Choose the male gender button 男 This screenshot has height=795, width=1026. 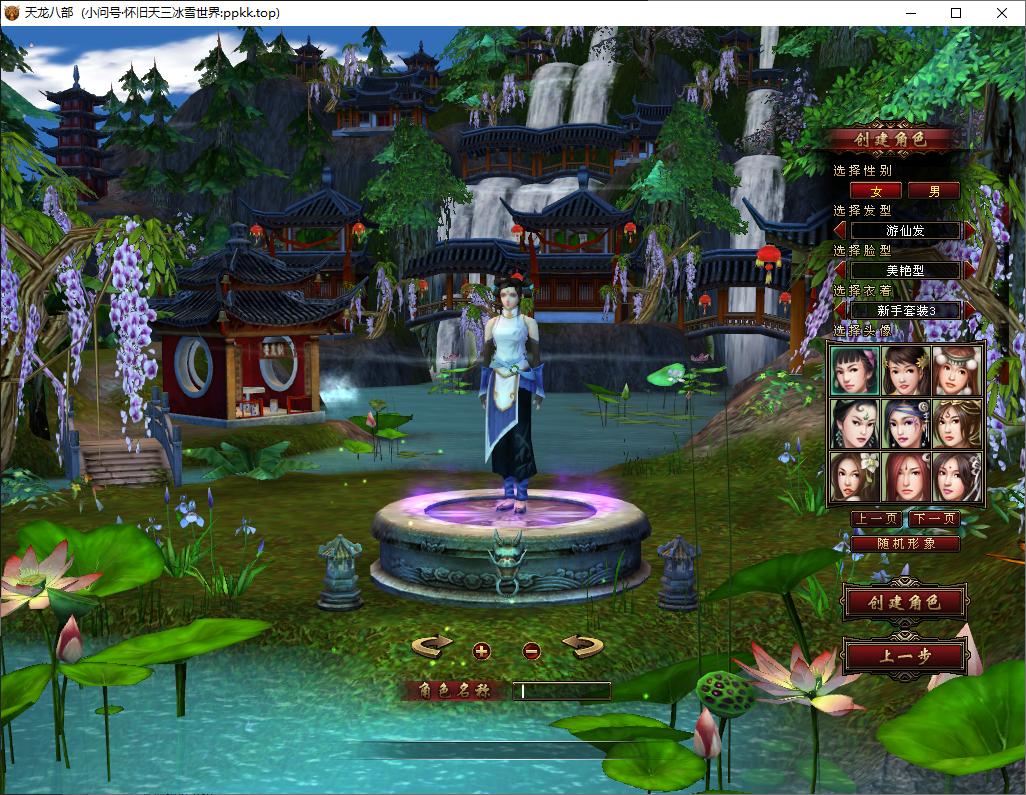click(x=933, y=190)
